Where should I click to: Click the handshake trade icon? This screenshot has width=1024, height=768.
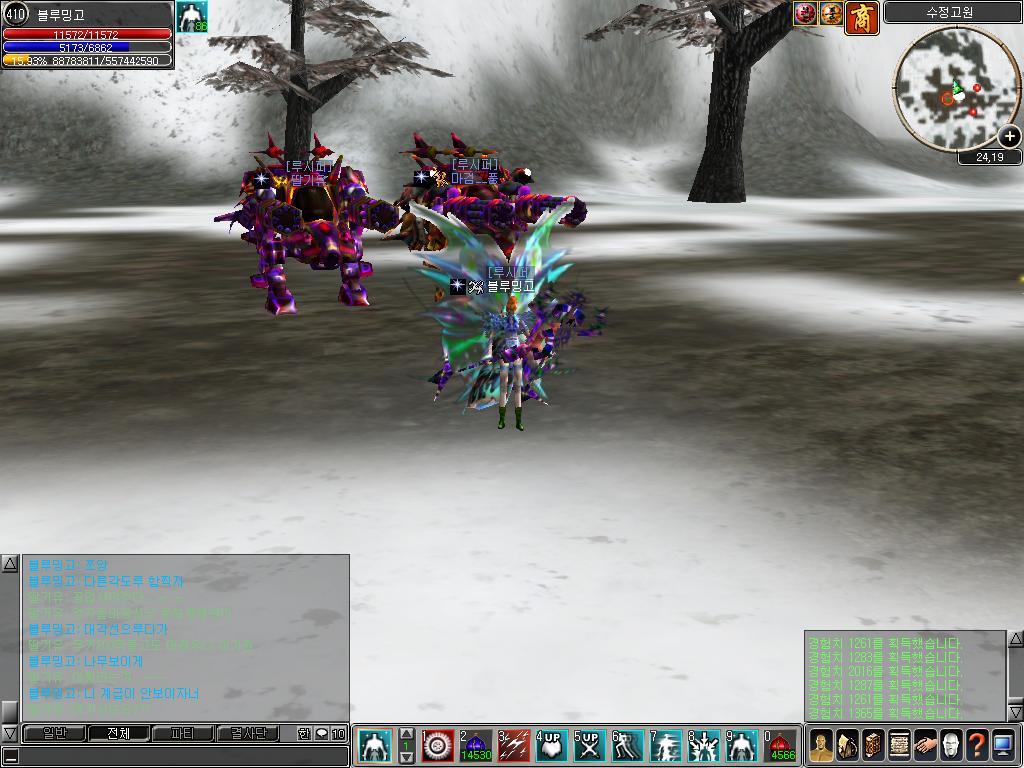point(925,746)
